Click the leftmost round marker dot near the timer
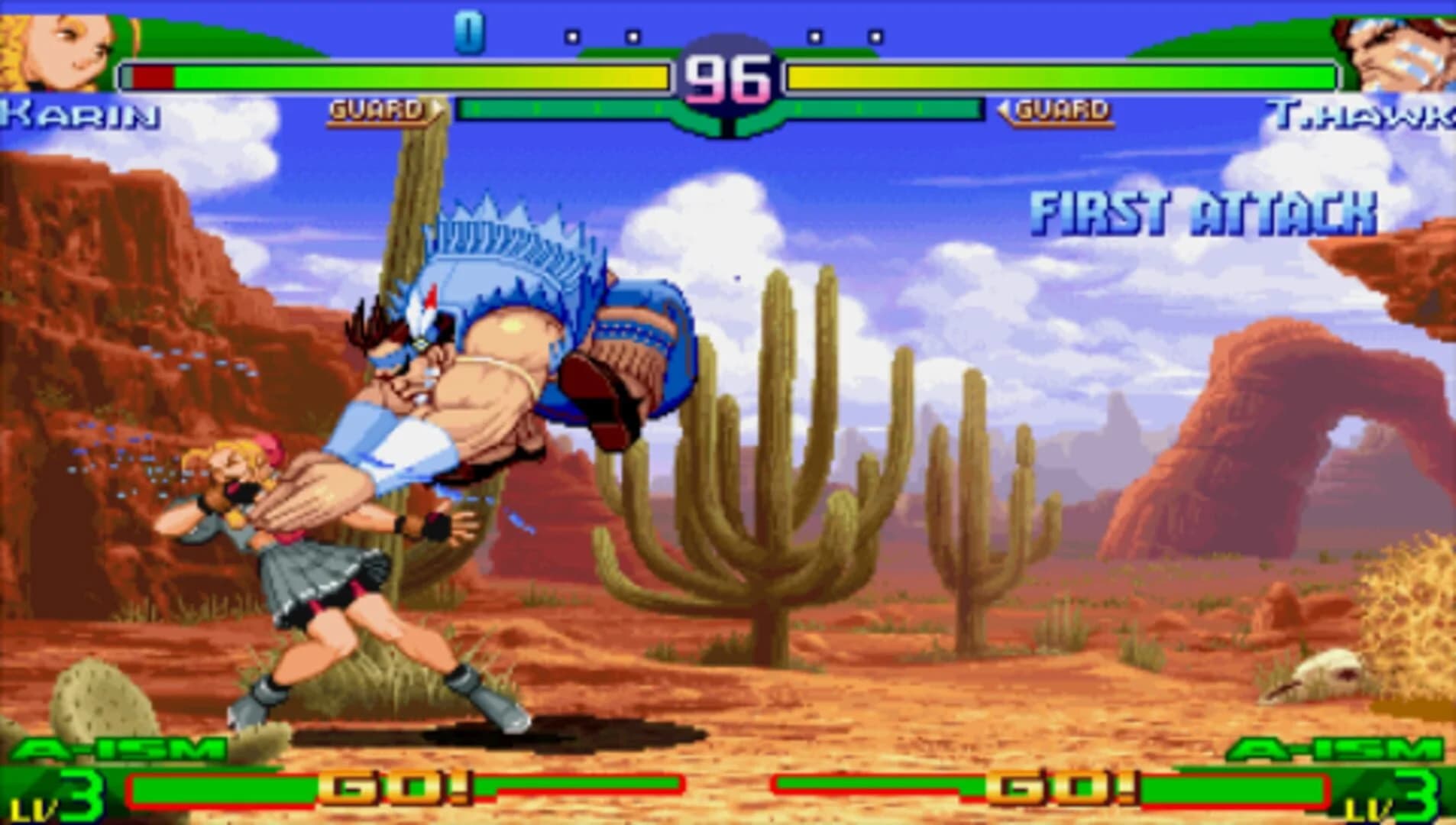1456x825 pixels. pos(571,36)
